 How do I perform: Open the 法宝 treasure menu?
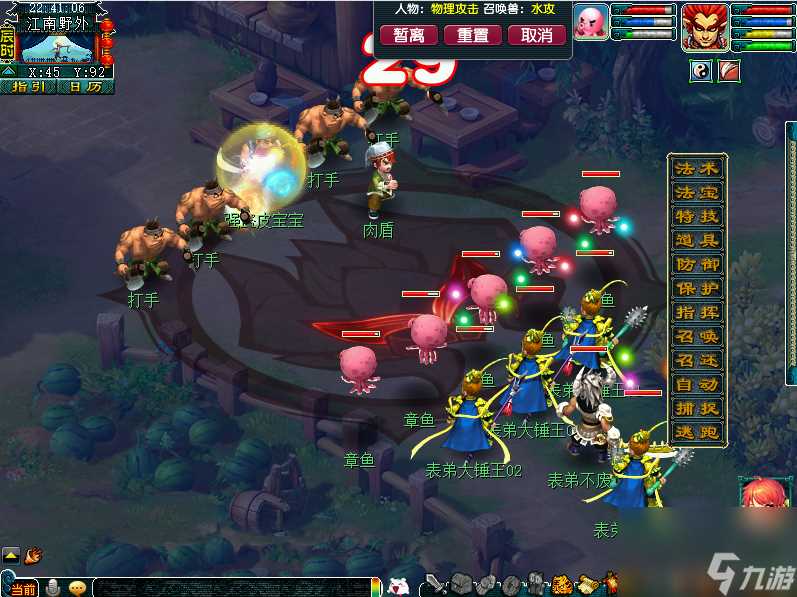(x=697, y=192)
